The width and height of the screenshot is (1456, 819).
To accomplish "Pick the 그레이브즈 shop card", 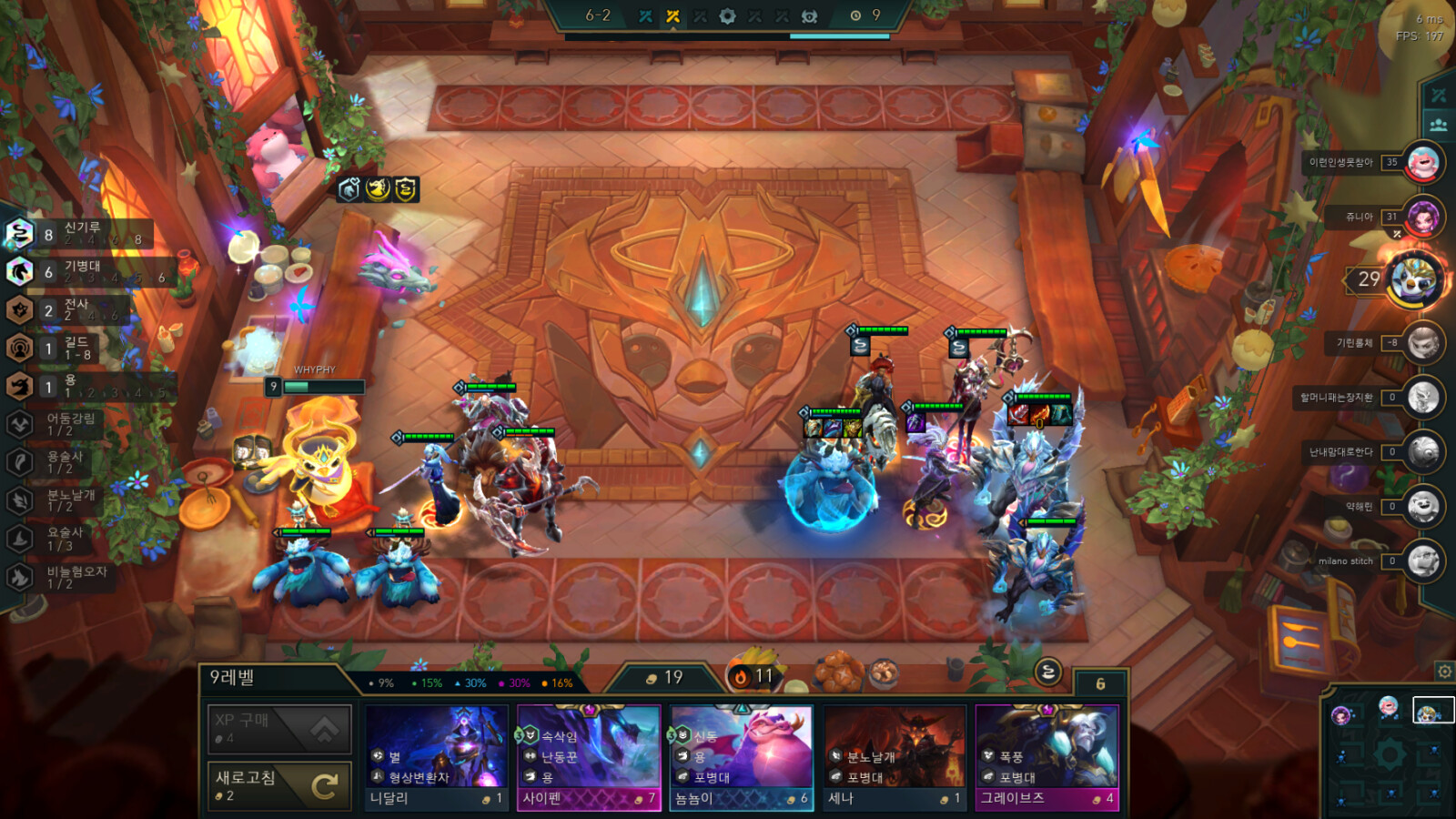I will tap(1046, 757).
